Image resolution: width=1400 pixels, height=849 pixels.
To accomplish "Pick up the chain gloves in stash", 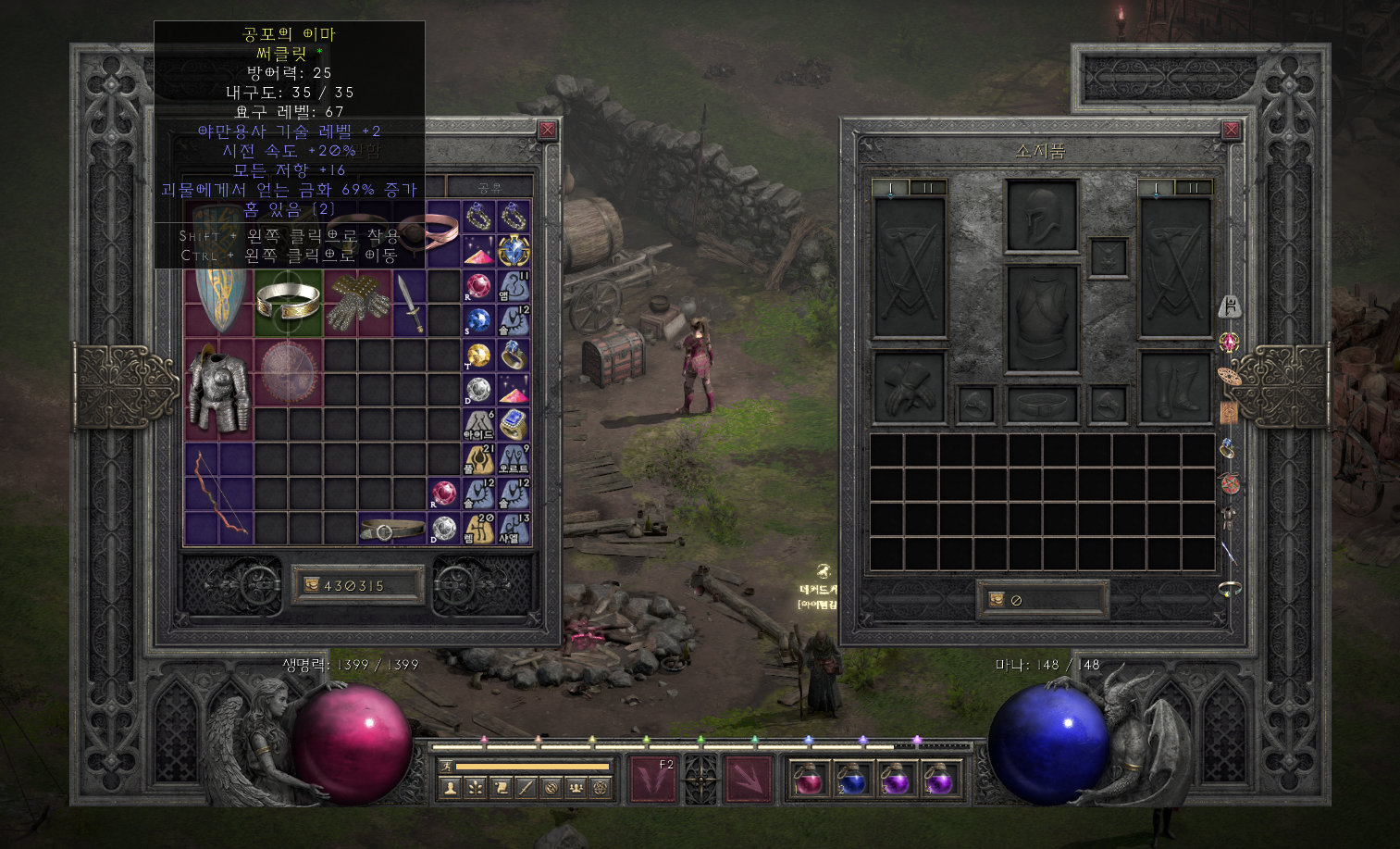I will [x=358, y=303].
